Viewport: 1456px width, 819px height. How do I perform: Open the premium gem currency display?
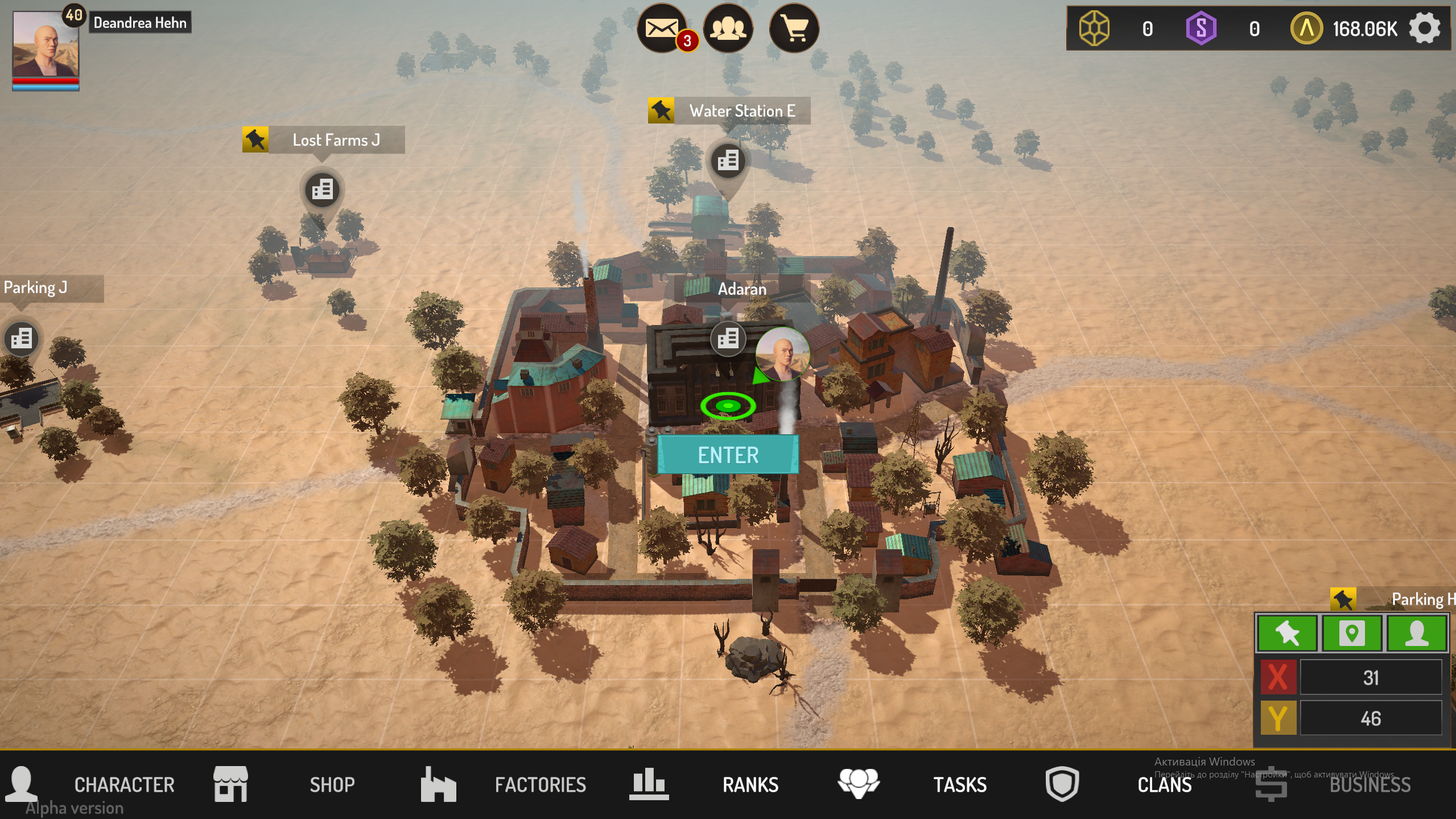(1093, 28)
